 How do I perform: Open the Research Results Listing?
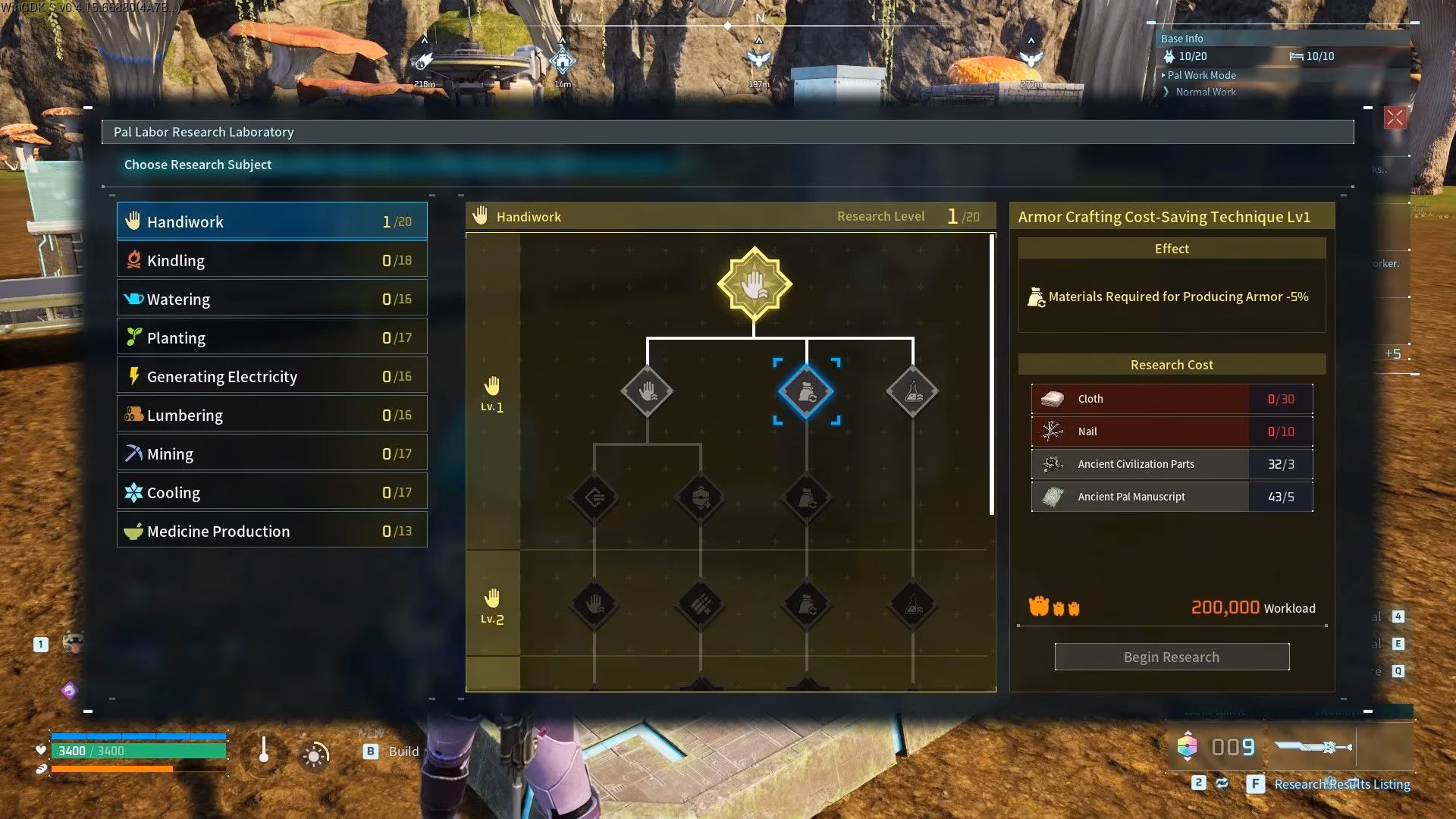pos(1341,784)
